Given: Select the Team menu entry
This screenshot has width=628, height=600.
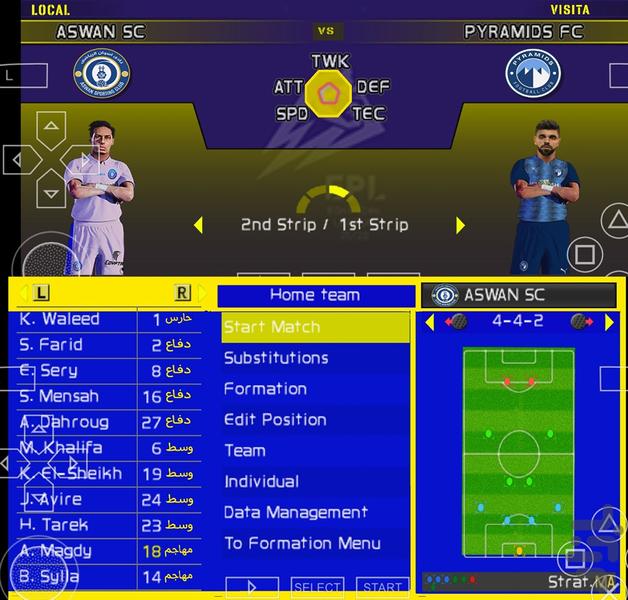Looking at the screenshot, I should tap(315, 451).
